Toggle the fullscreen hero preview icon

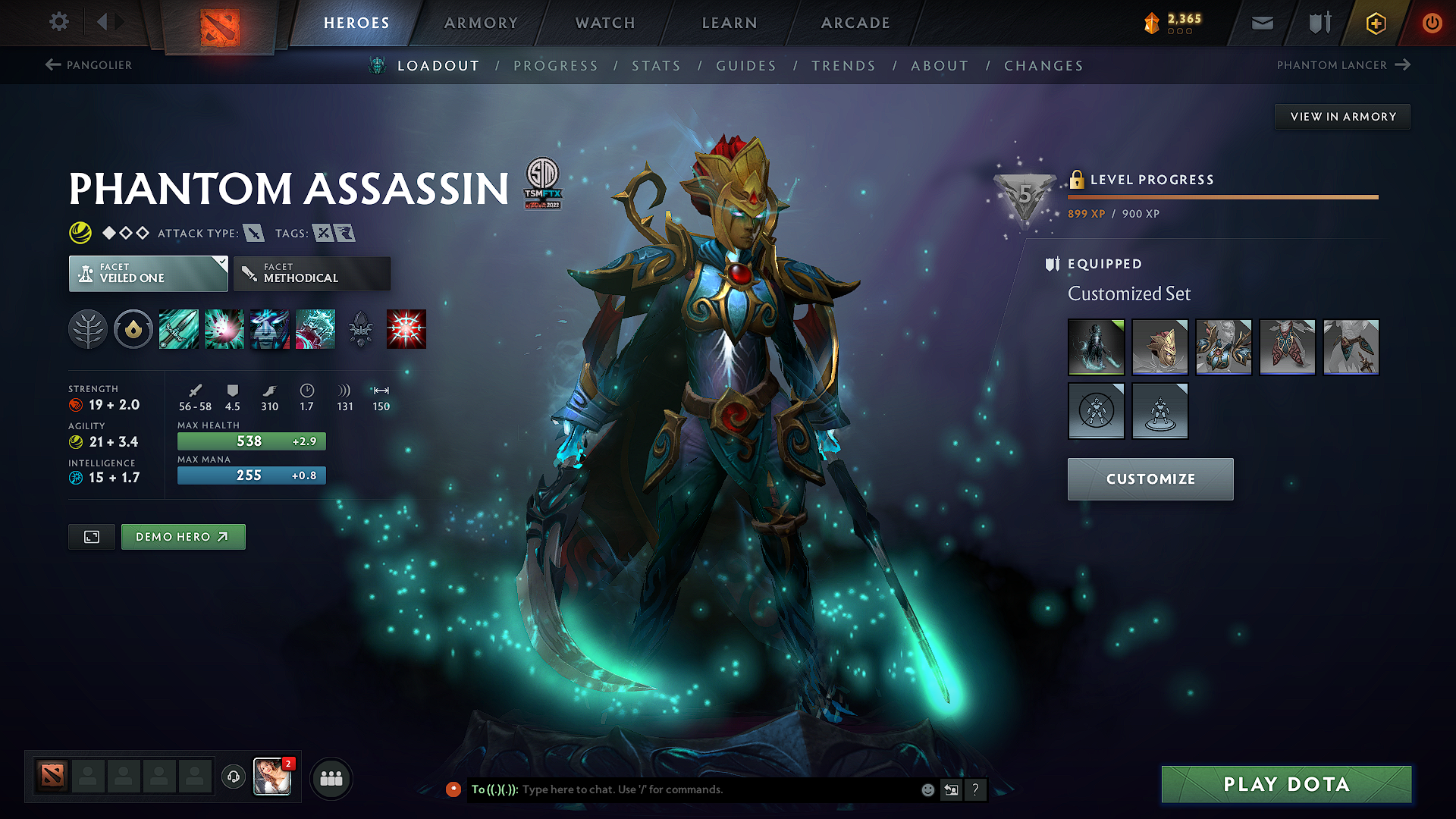coord(91,536)
